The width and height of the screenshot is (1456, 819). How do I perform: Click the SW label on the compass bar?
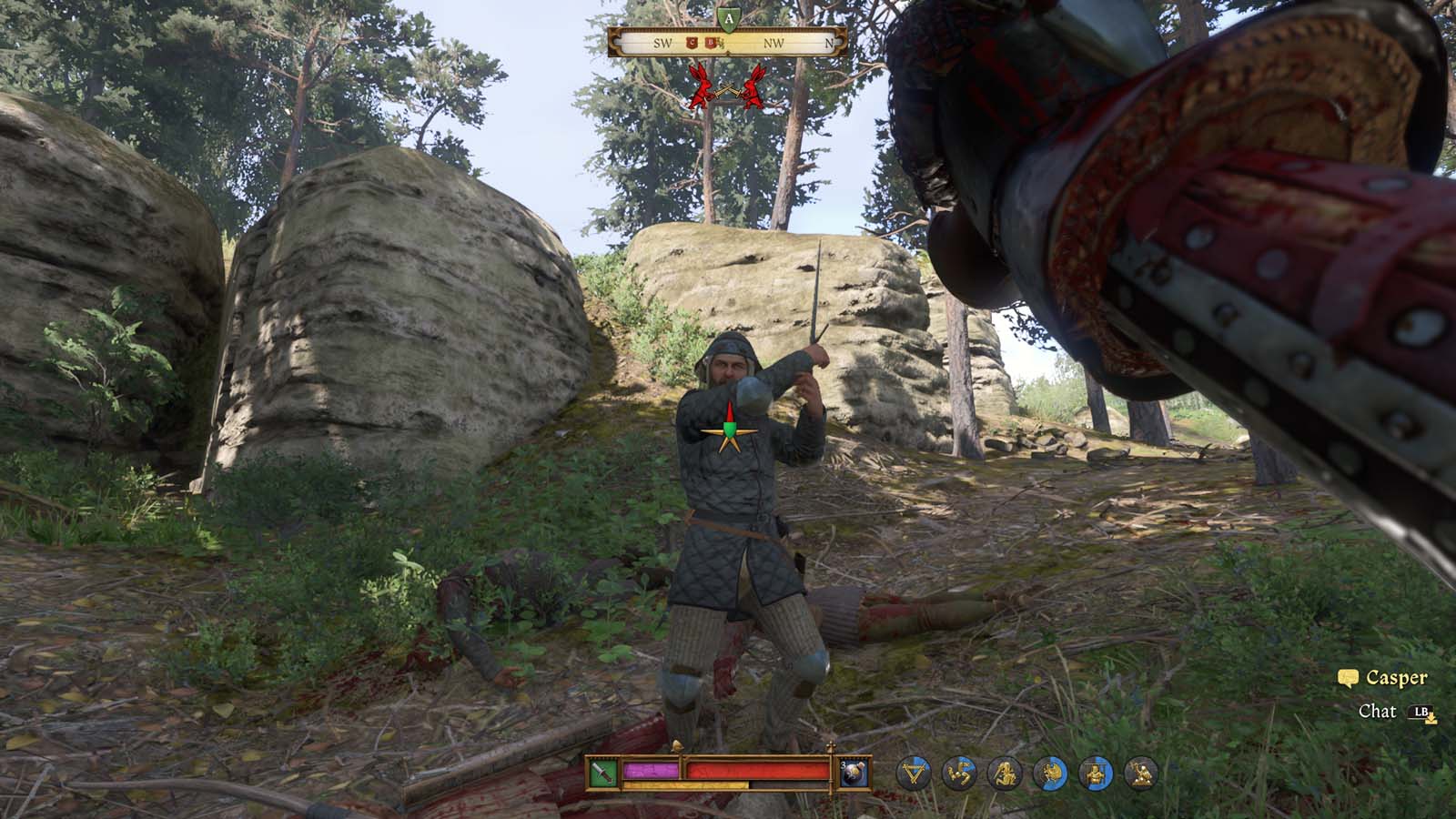click(663, 44)
